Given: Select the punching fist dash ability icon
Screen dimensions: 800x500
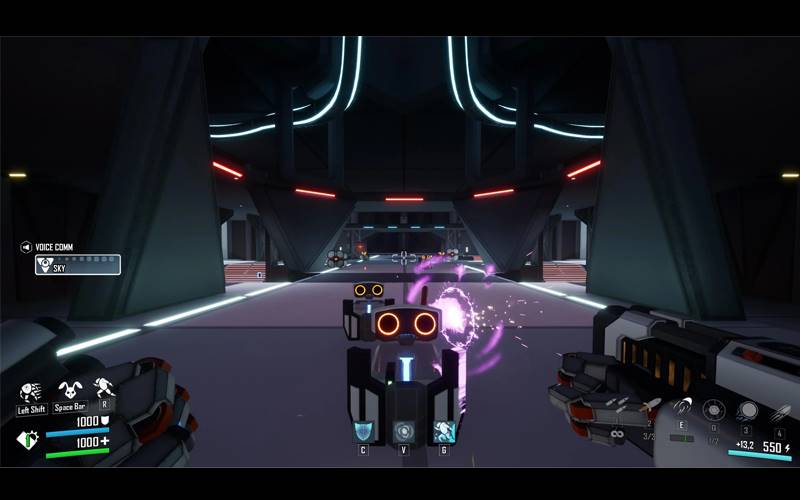Looking at the screenshot, I should pos(31,390).
